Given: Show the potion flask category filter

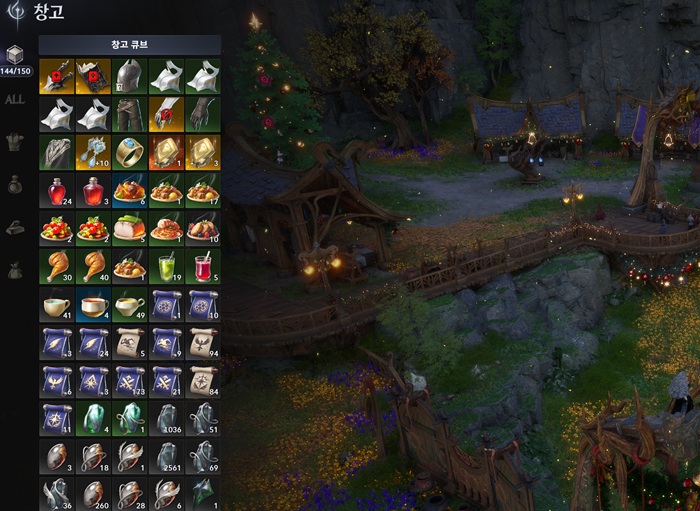Looking at the screenshot, I should [x=15, y=185].
